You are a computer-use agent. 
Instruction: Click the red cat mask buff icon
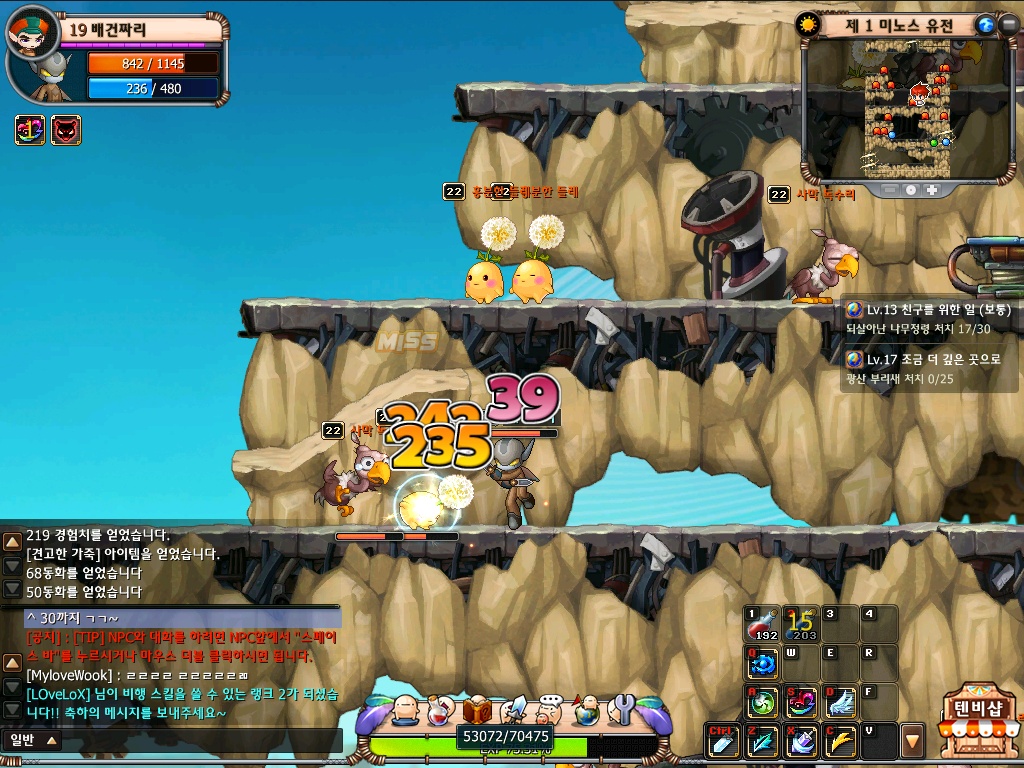(66, 130)
